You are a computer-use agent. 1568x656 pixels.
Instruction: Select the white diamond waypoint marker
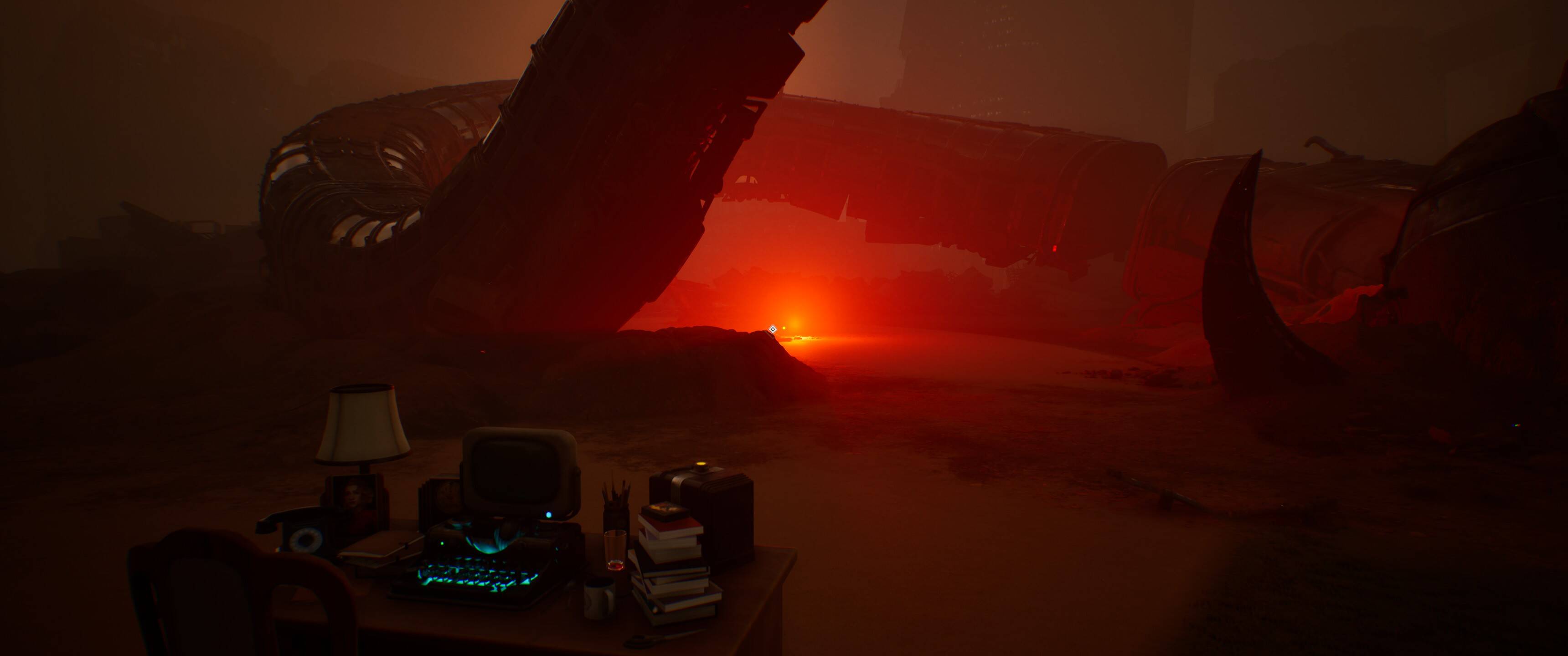773,329
